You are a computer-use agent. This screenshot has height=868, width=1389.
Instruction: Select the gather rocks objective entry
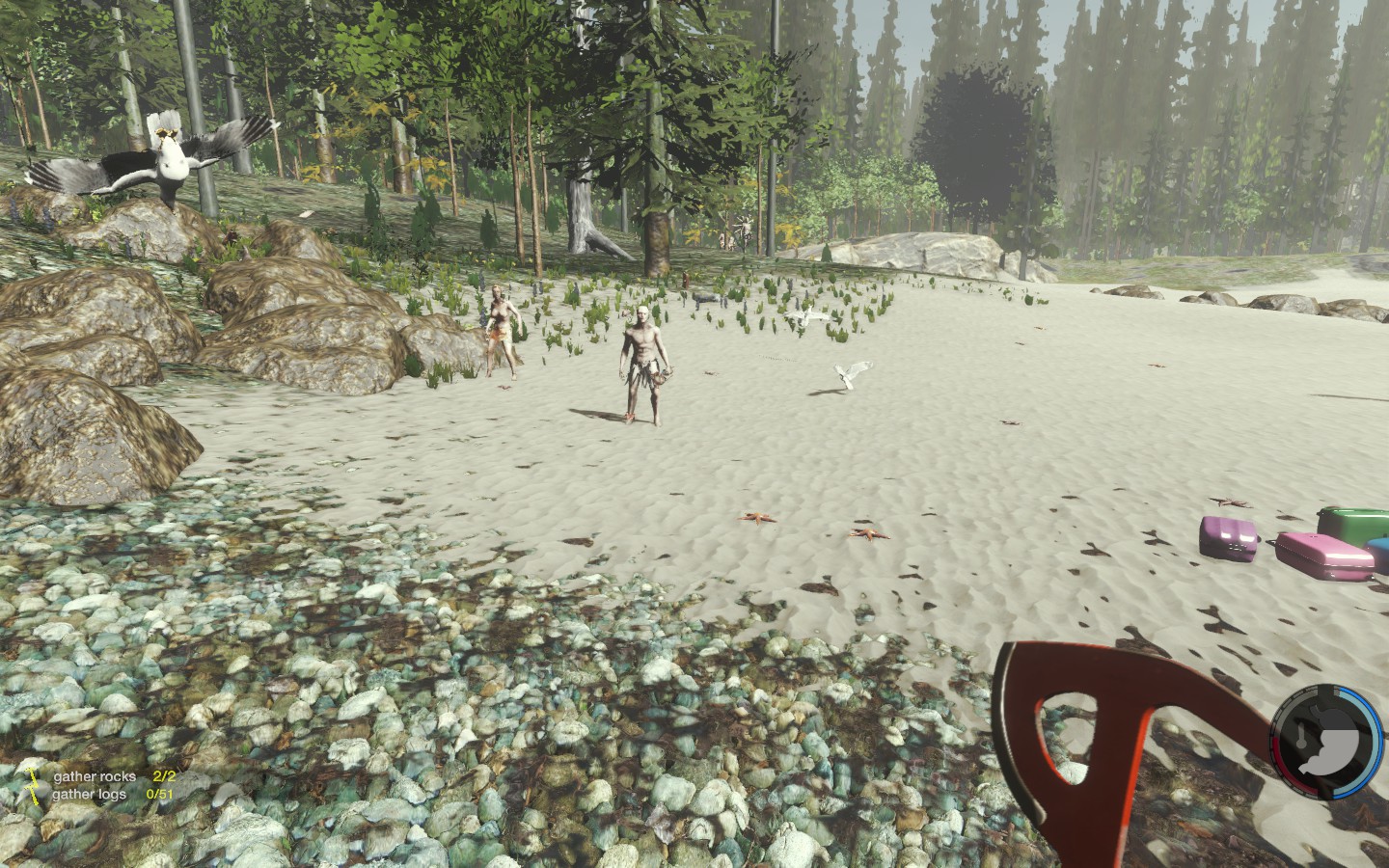[95, 776]
